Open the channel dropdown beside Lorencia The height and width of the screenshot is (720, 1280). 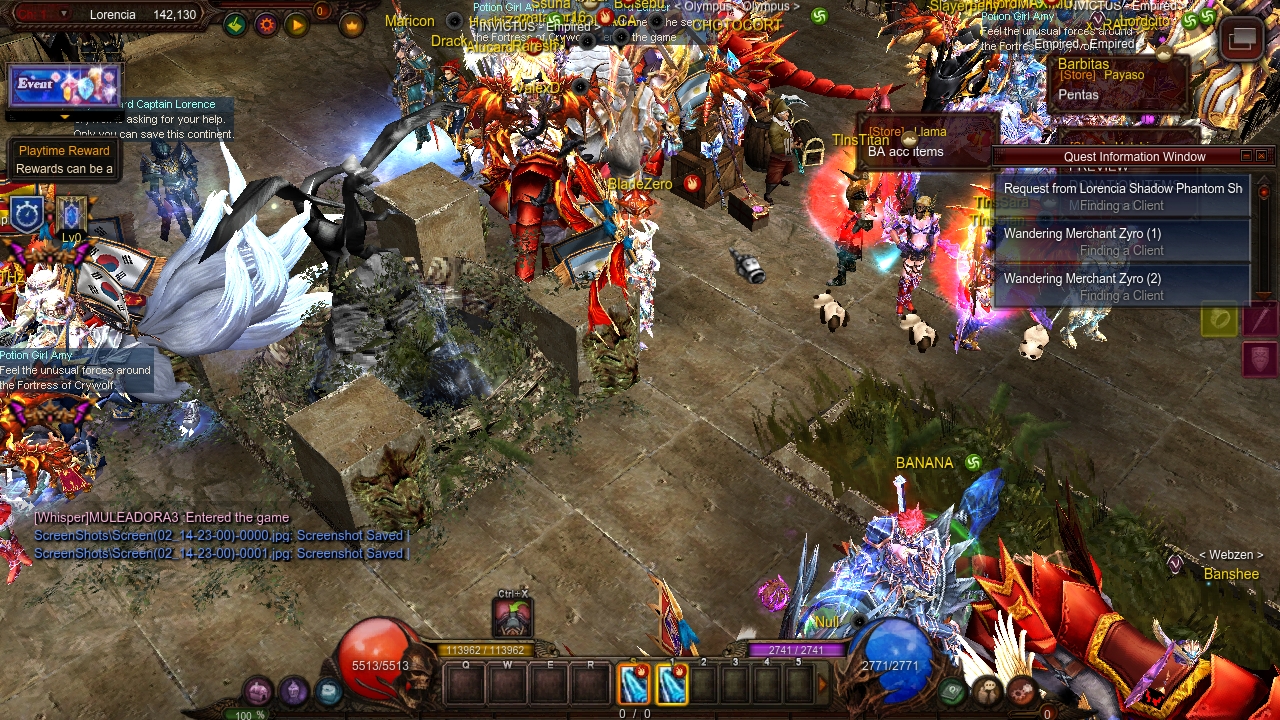click(65, 14)
